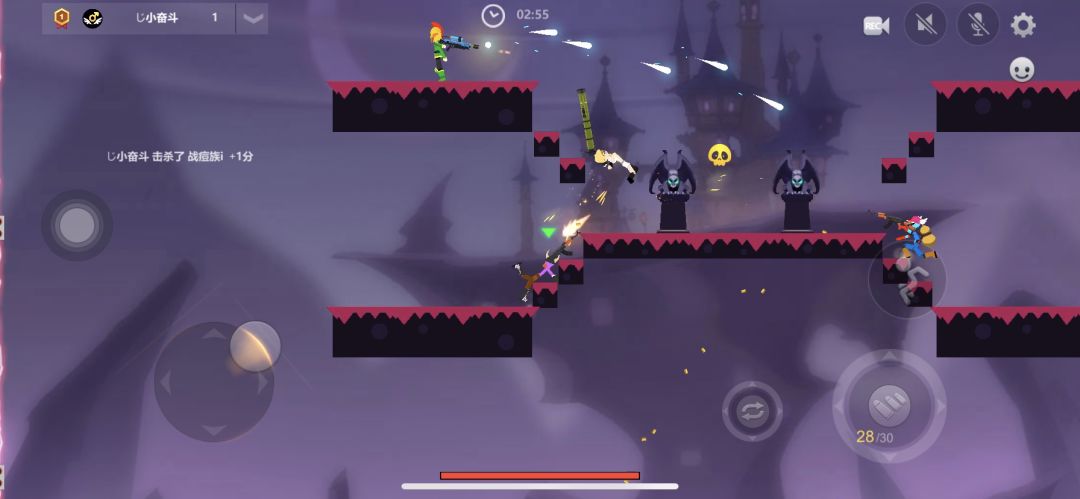Tap the plain round grey button

(77, 226)
